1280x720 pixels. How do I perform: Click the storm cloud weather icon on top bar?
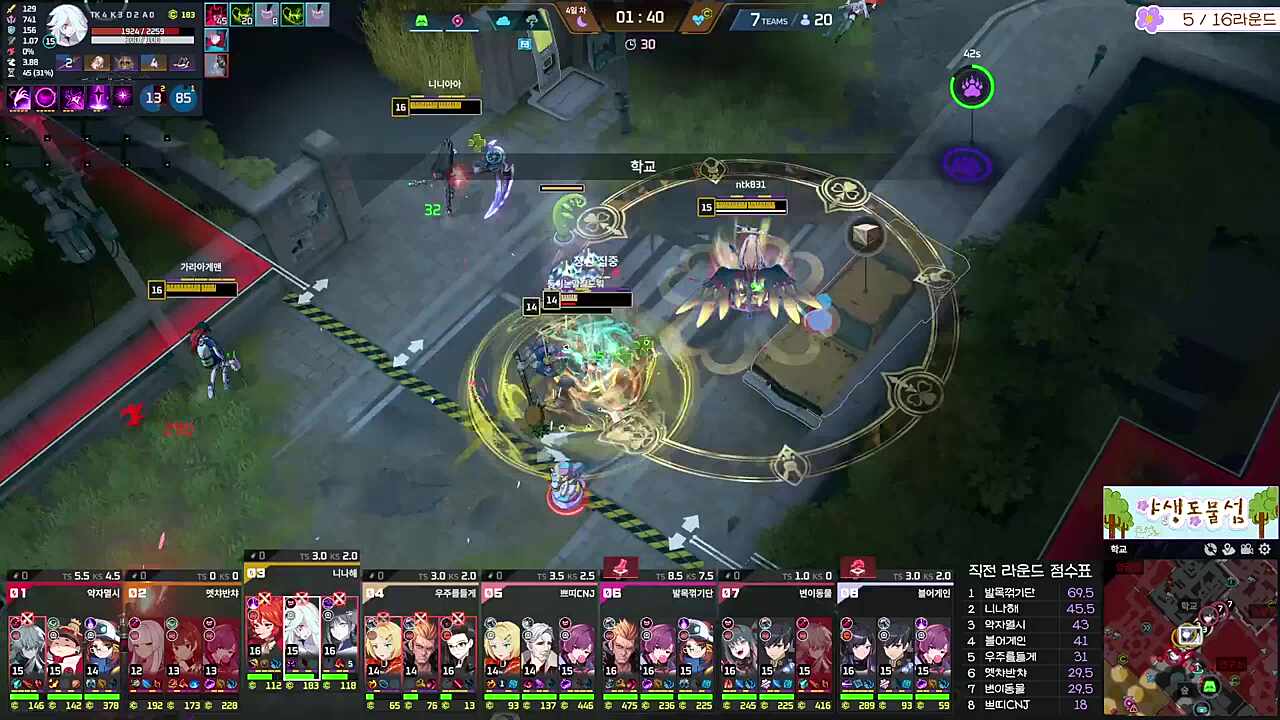click(532, 20)
